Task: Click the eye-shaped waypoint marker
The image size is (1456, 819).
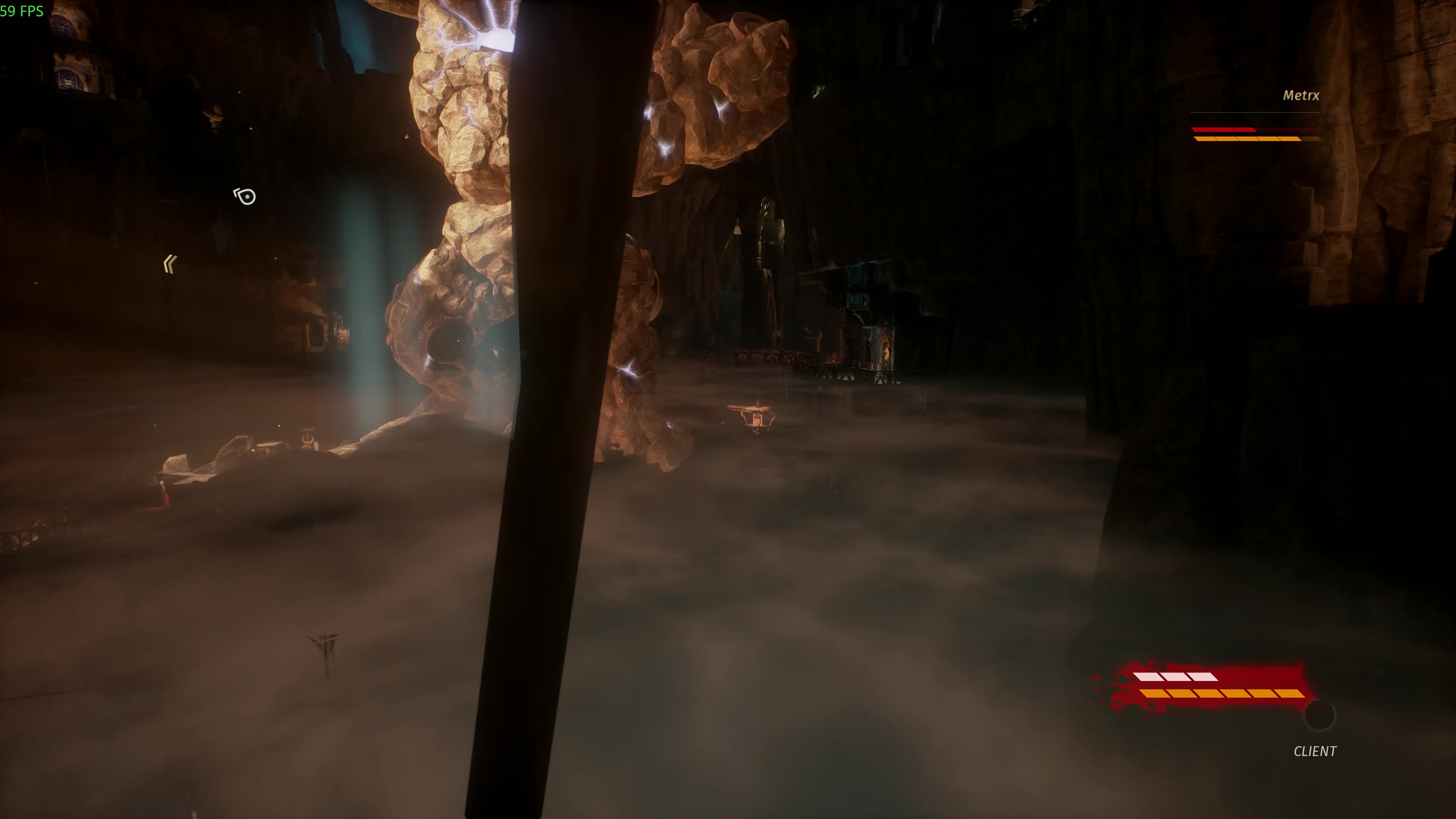Action: click(x=245, y=196)
